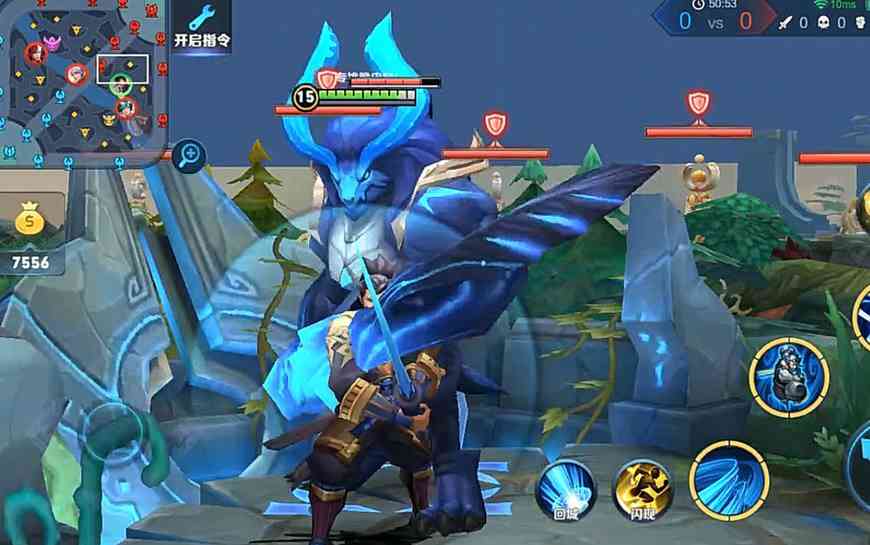Open the shop via the gold bag
Viewport: 870px width, 545px height.
[31, 220]
